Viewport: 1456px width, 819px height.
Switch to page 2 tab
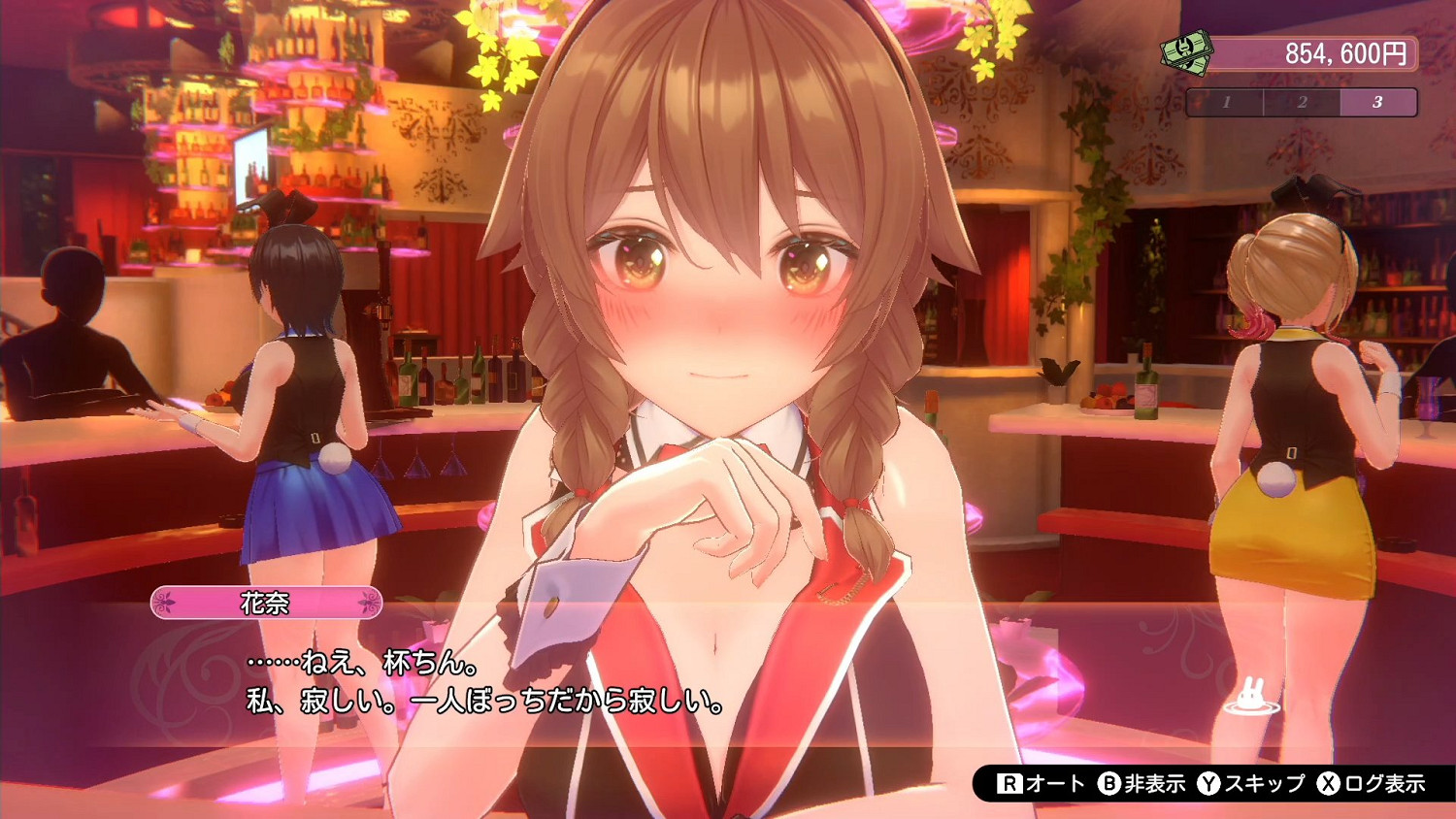click(1302, 101)
